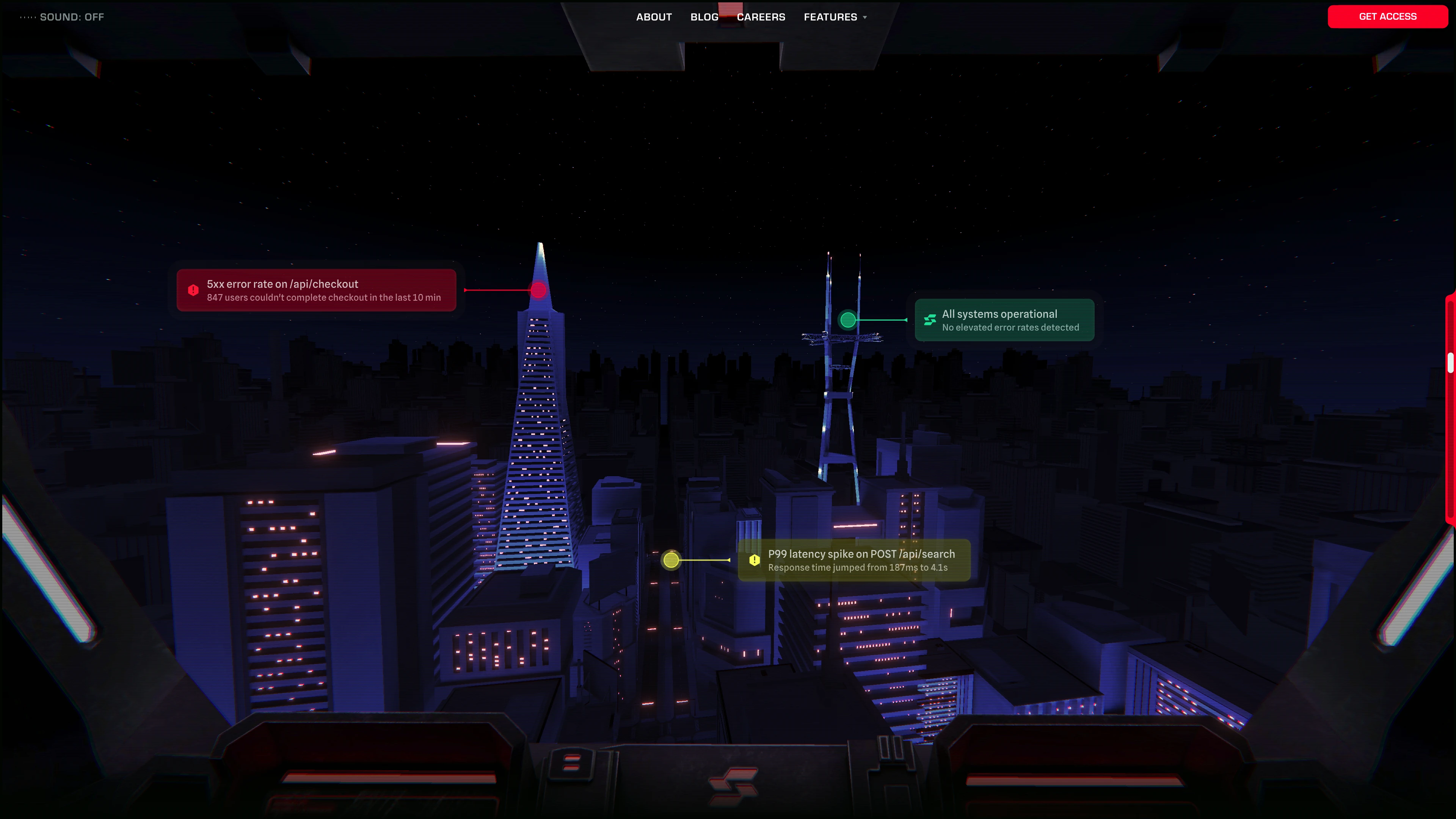The height and width of the screenshot is (819, 1456).
Task: Open the About page
Action: 654,17
